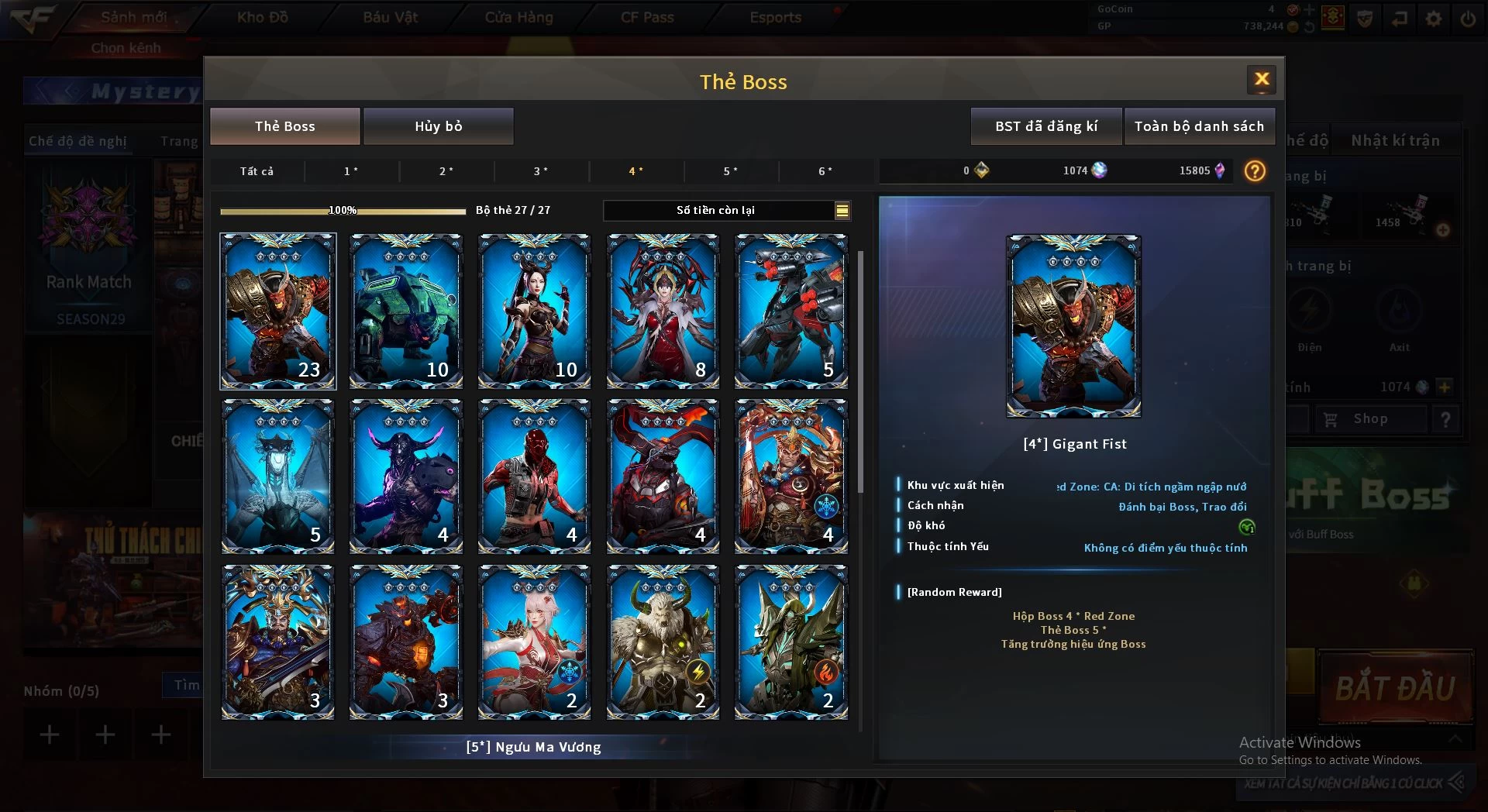Image resolution: width=1488 pixels, height=812 pixels.
Task: Select the white horned bull card
Action: pos(663,642)
